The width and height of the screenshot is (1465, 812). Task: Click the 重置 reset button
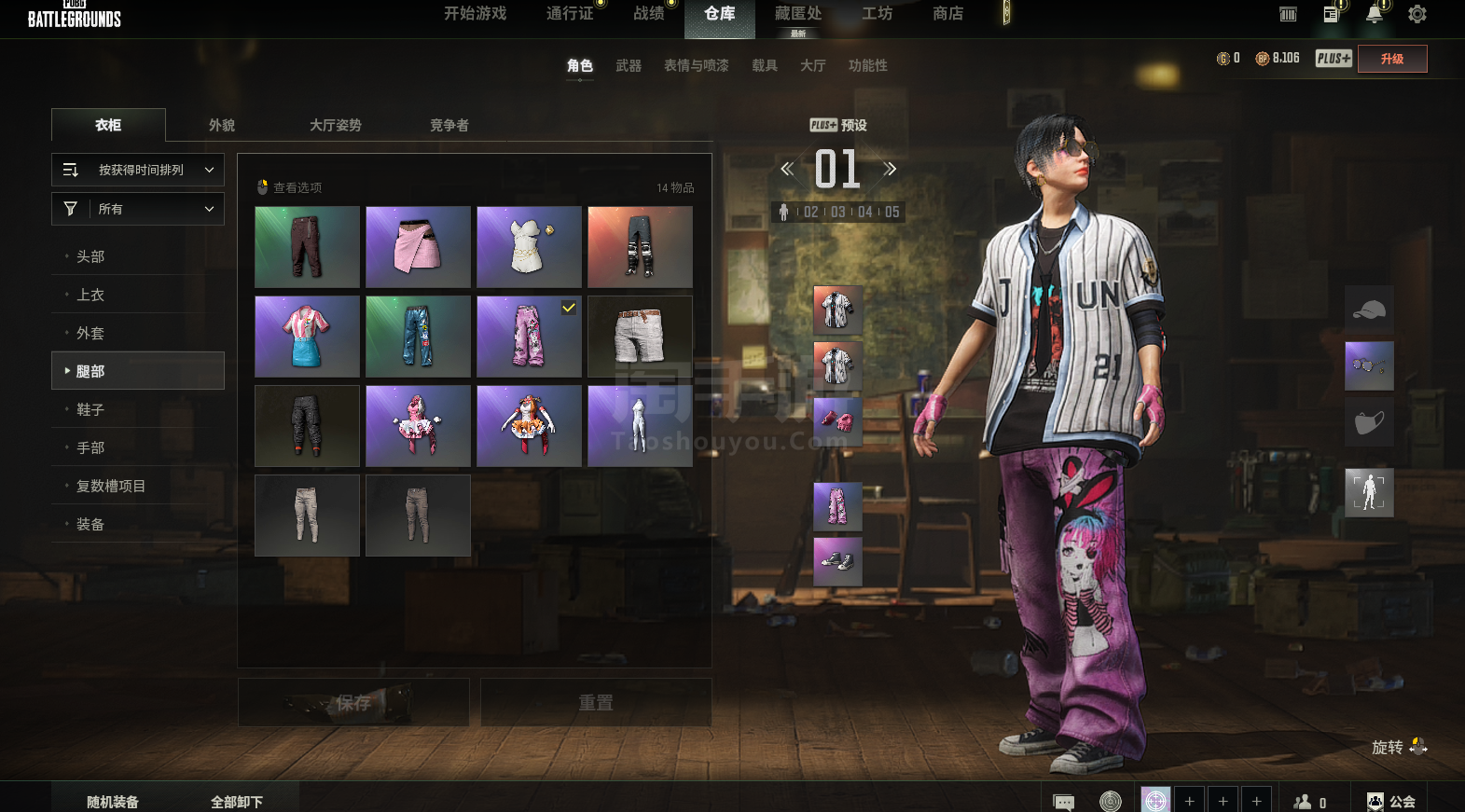596,702
